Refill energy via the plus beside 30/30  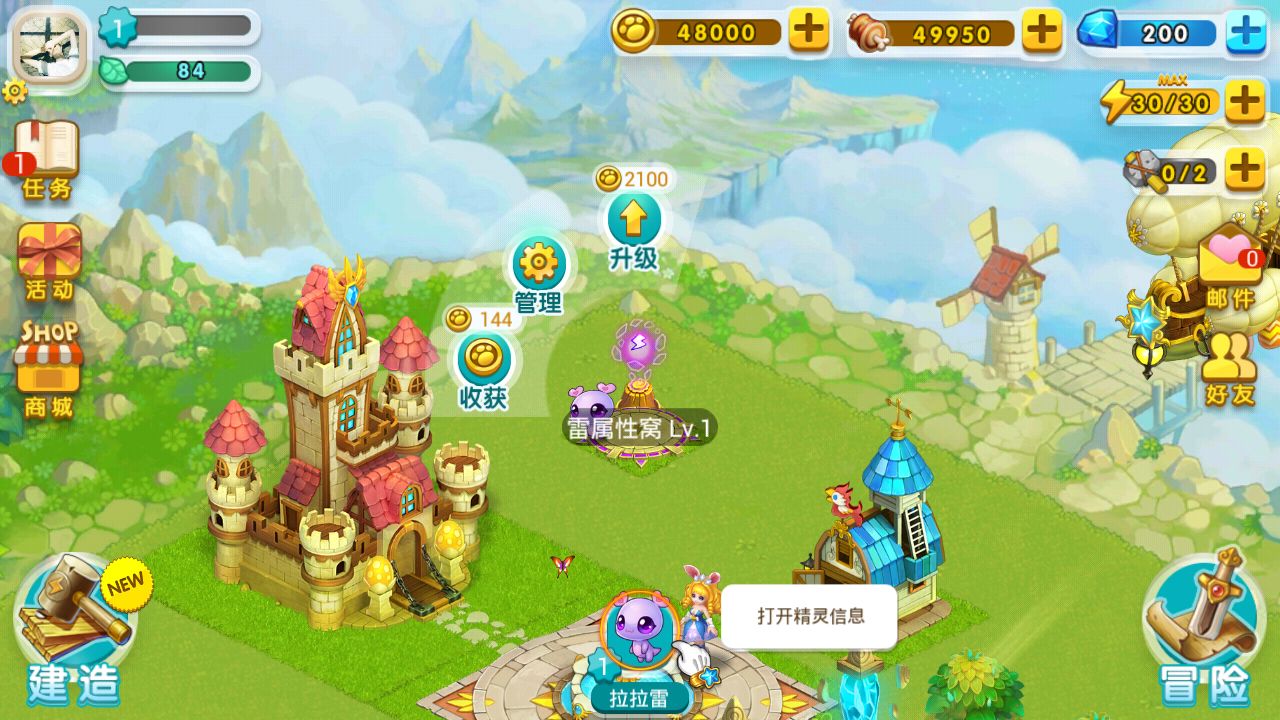1245,100
